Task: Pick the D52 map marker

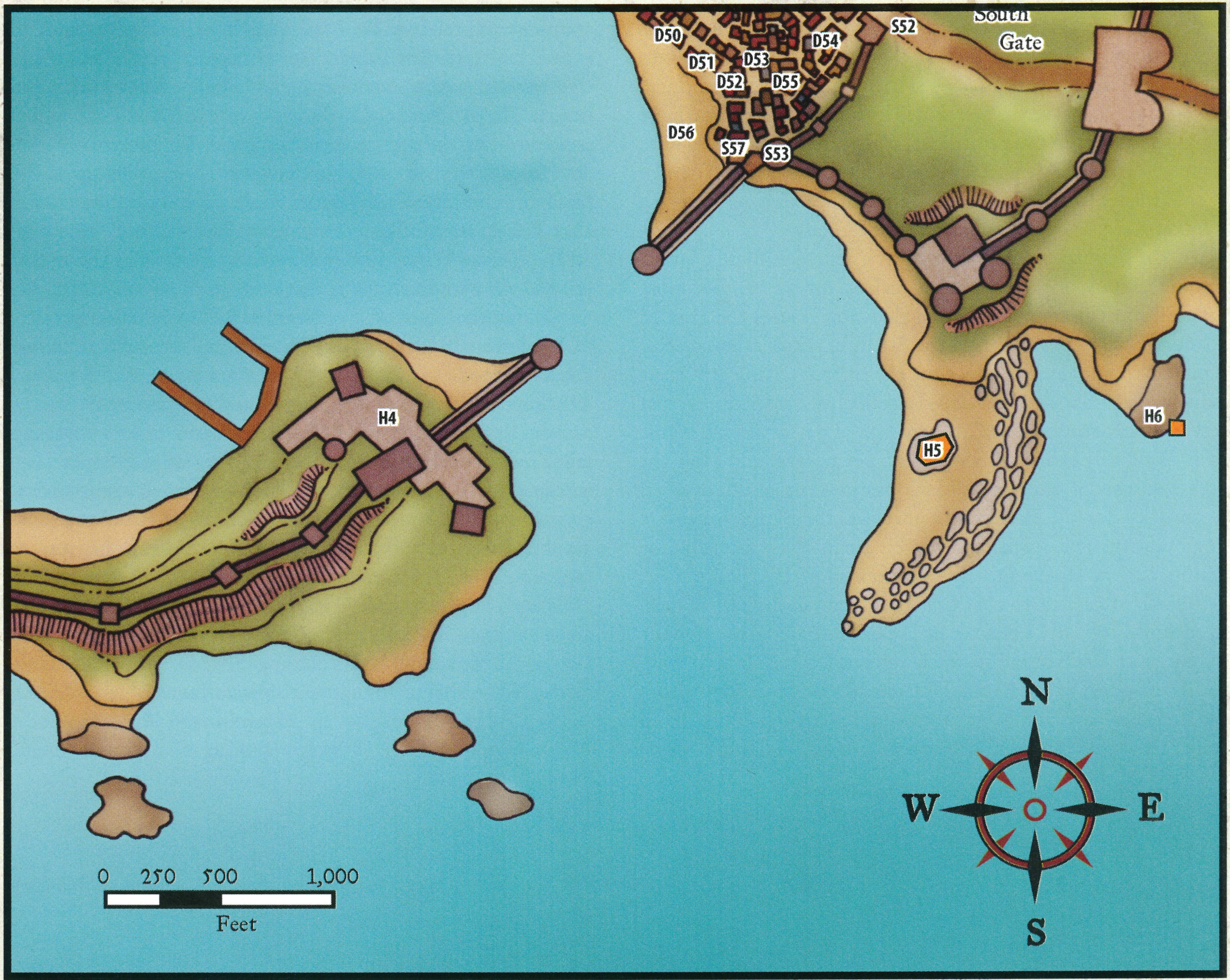Action: click(730, 82)
